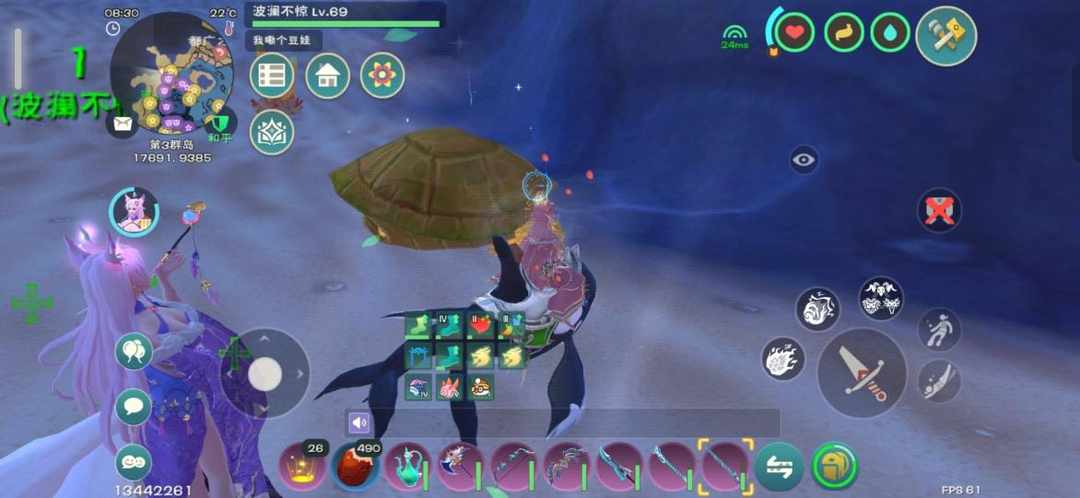This screenshot has height=498, width=1080.
Task: Toggle the speaker sound button
Action: [x=359, y=422]
